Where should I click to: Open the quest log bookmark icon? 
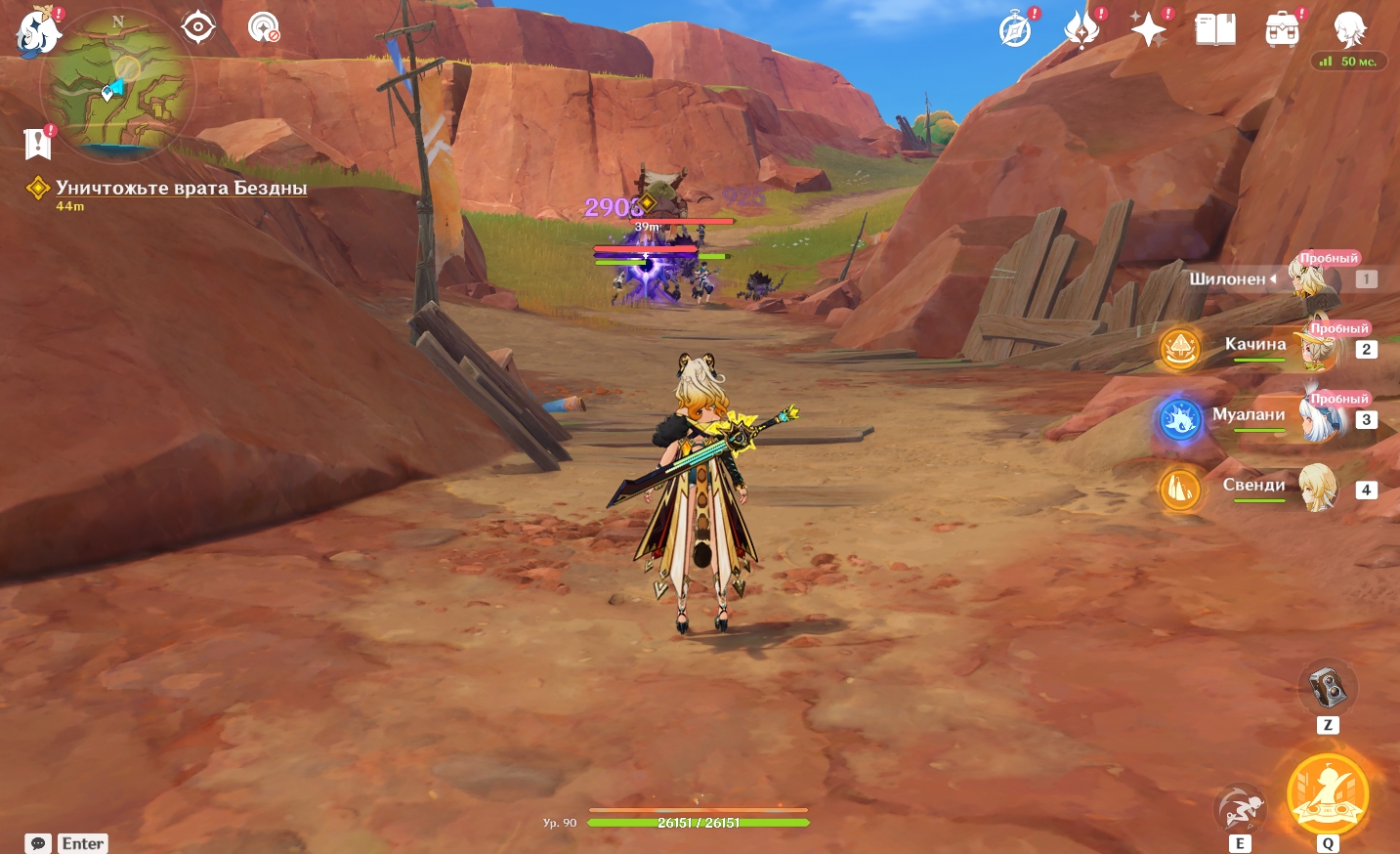tap(37, 143)
